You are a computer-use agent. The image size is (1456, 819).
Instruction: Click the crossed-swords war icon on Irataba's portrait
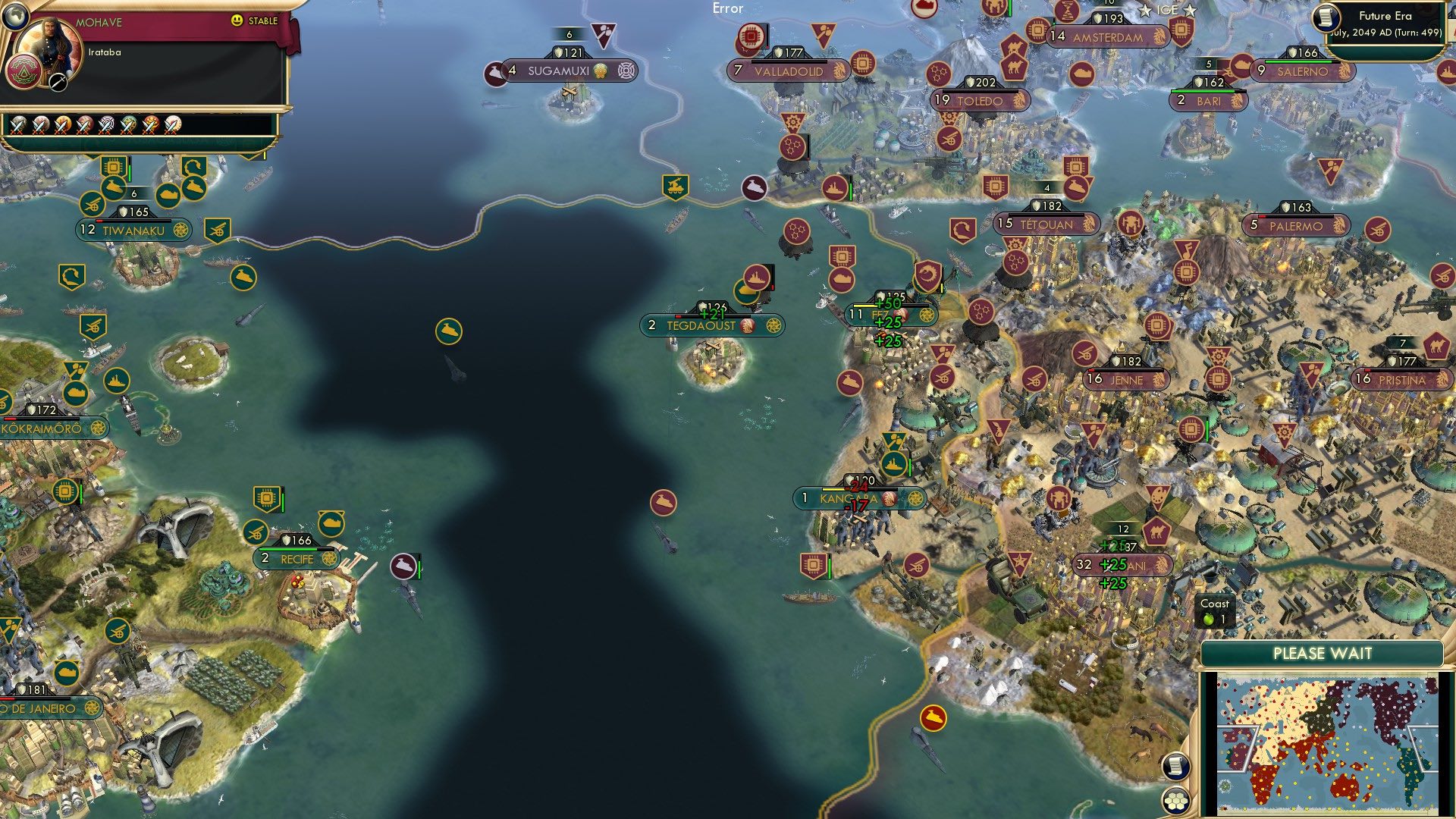(57, 83)
